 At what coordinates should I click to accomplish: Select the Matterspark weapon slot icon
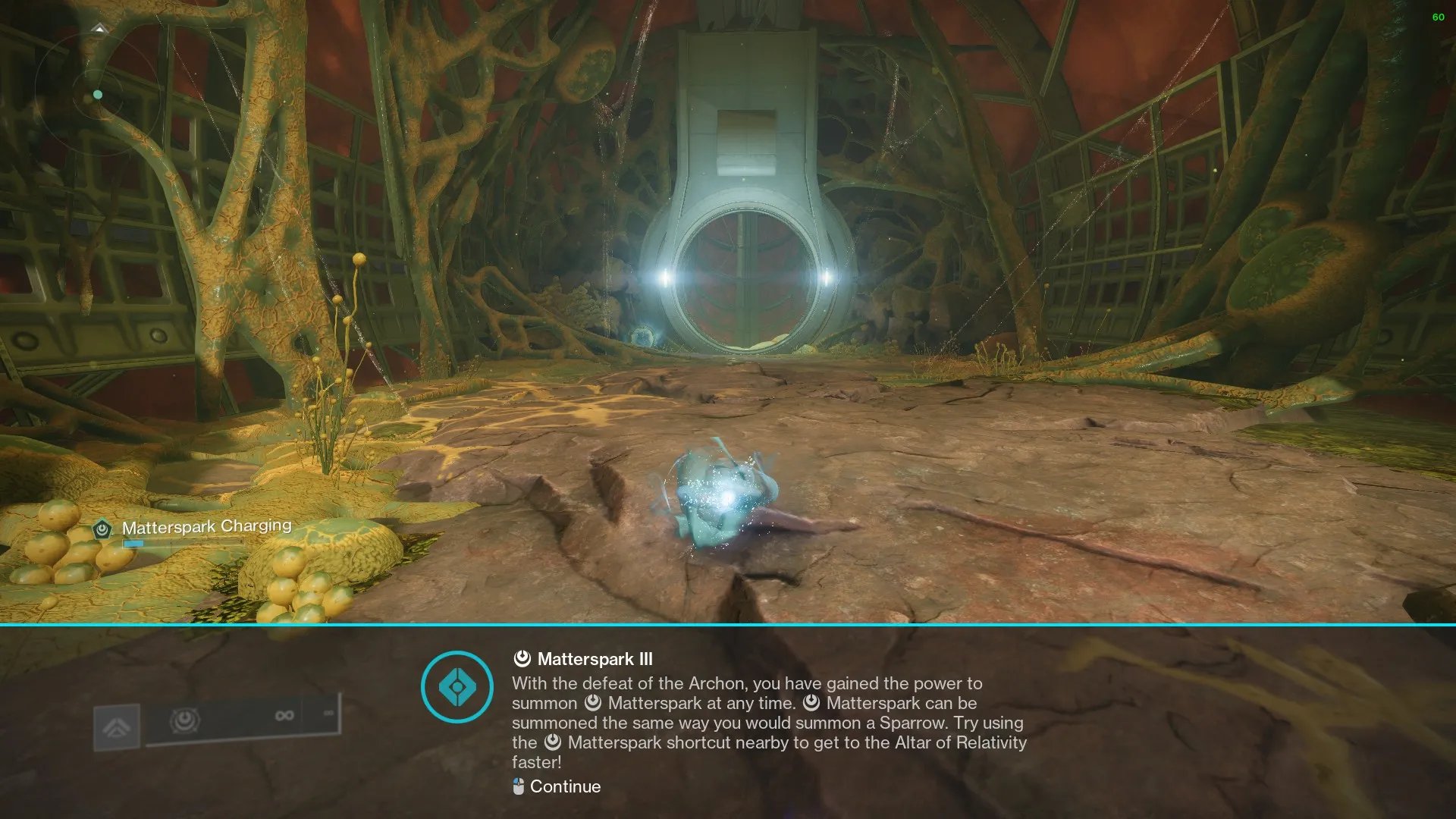coord(184,719)
